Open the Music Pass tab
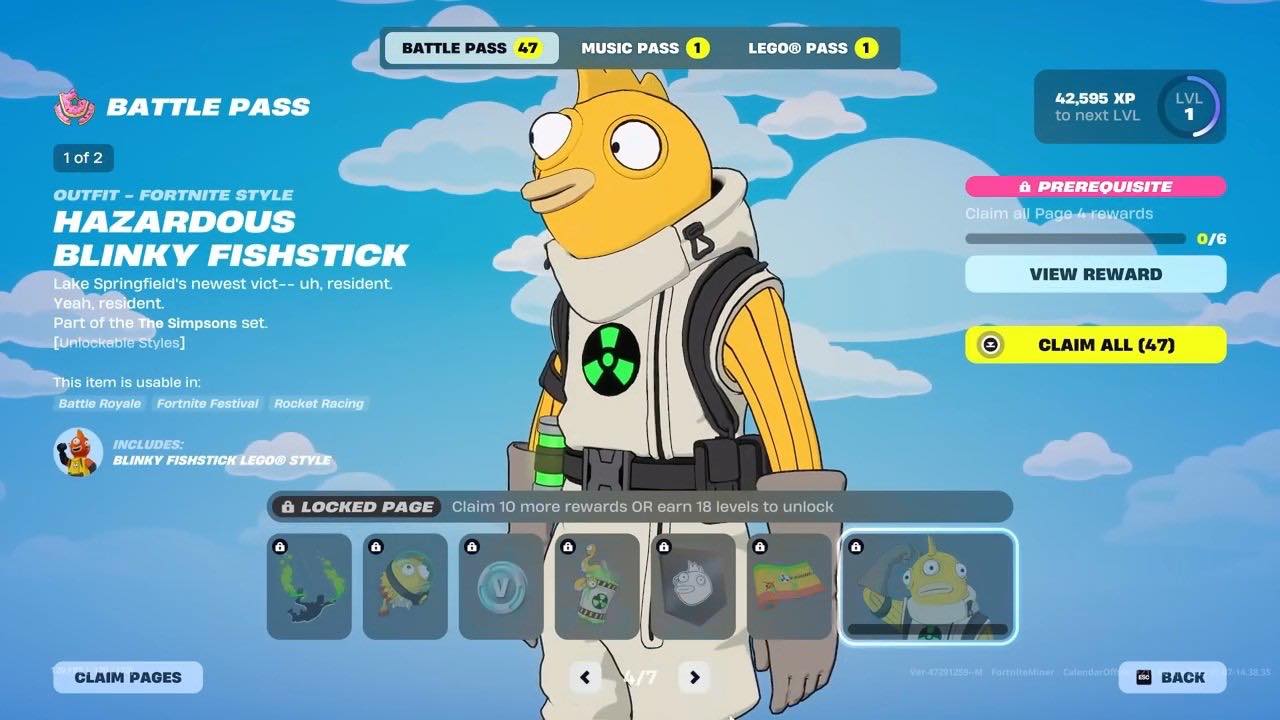1280x720 pixels. coord(644,48)
